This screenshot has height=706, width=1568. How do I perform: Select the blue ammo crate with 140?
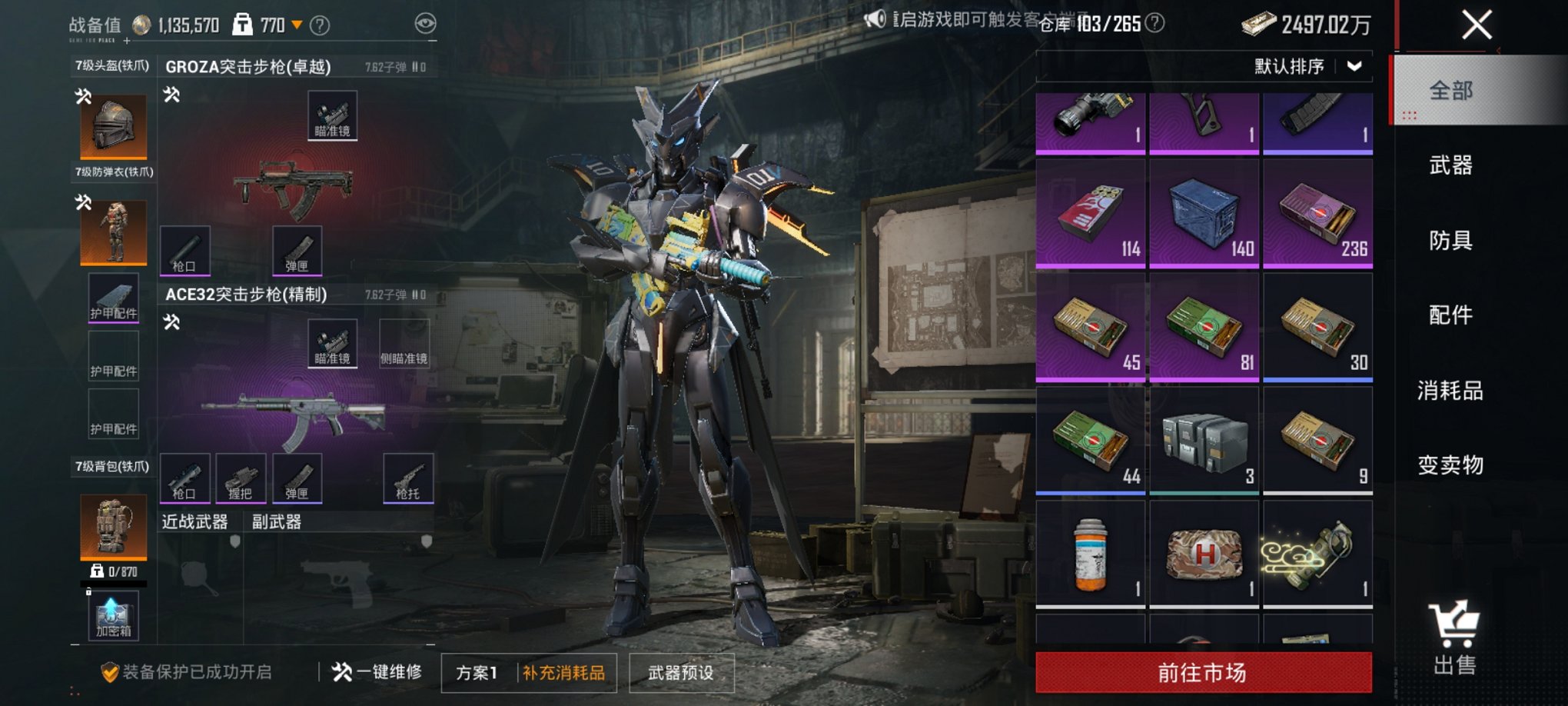1204,214
